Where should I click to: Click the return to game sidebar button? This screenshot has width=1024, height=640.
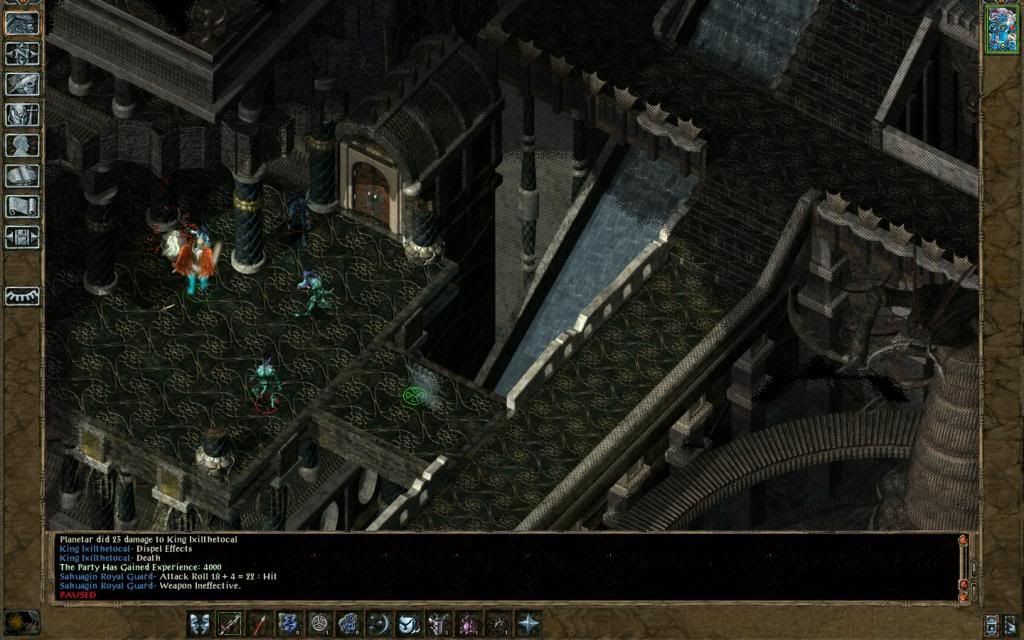pyautogui.click(x=22, y=22)
